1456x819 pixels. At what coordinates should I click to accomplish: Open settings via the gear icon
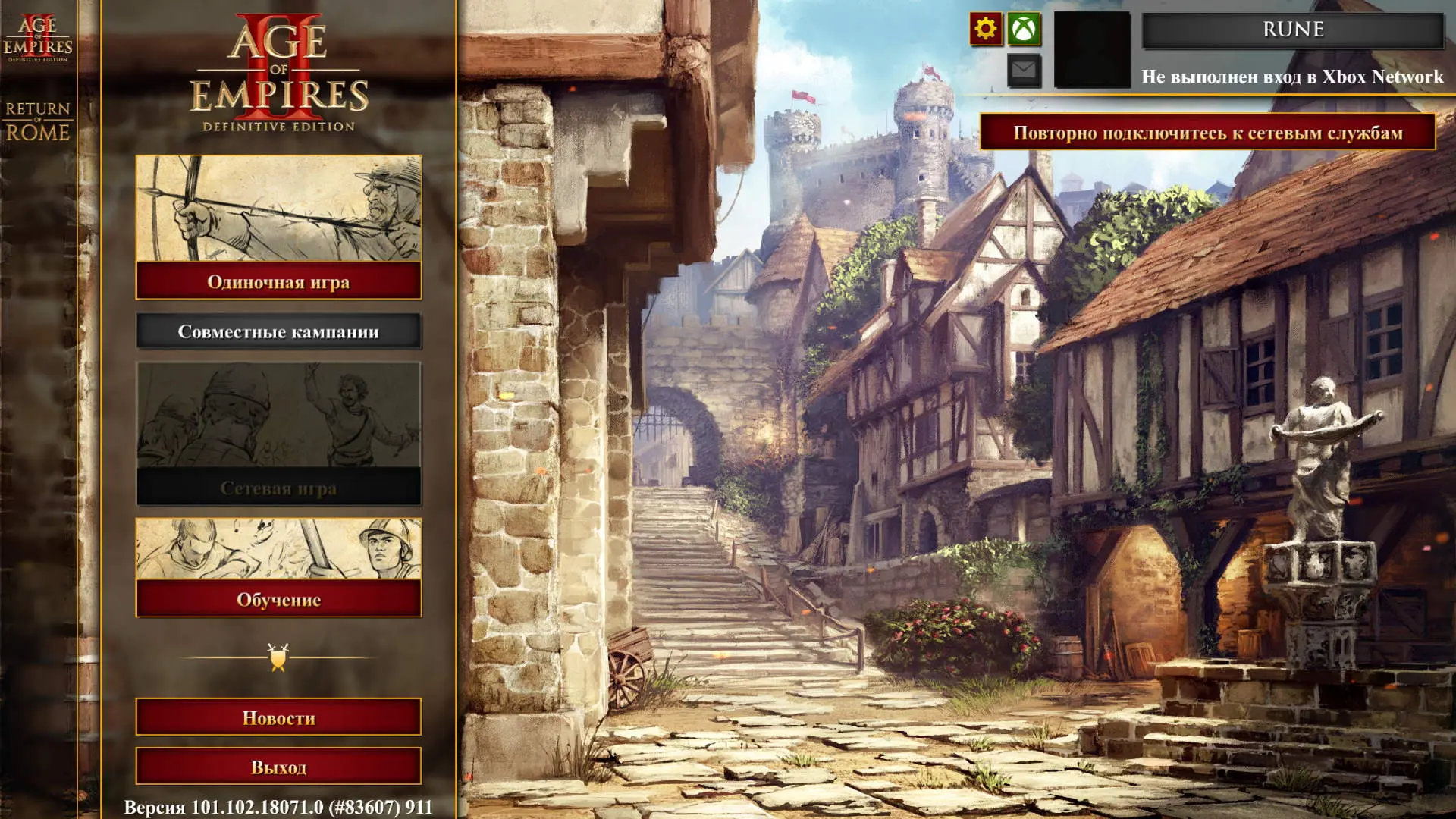(985, 30)
